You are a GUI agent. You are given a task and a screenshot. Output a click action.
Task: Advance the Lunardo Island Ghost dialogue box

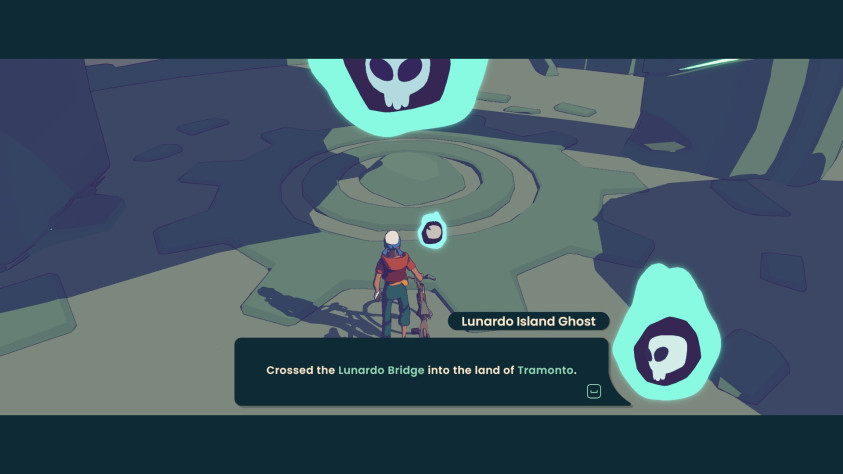594,391
